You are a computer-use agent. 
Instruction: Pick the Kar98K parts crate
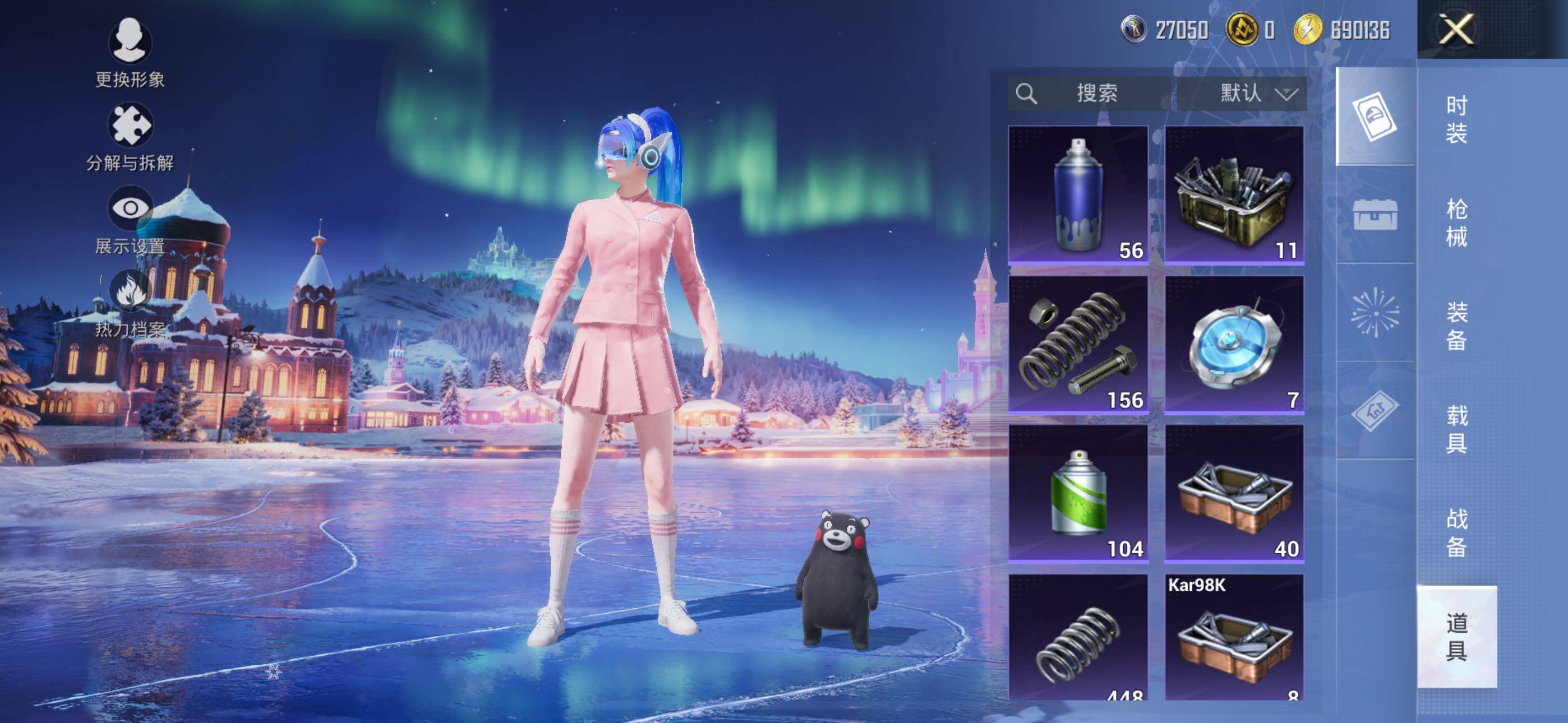(x=1234, y=637)
